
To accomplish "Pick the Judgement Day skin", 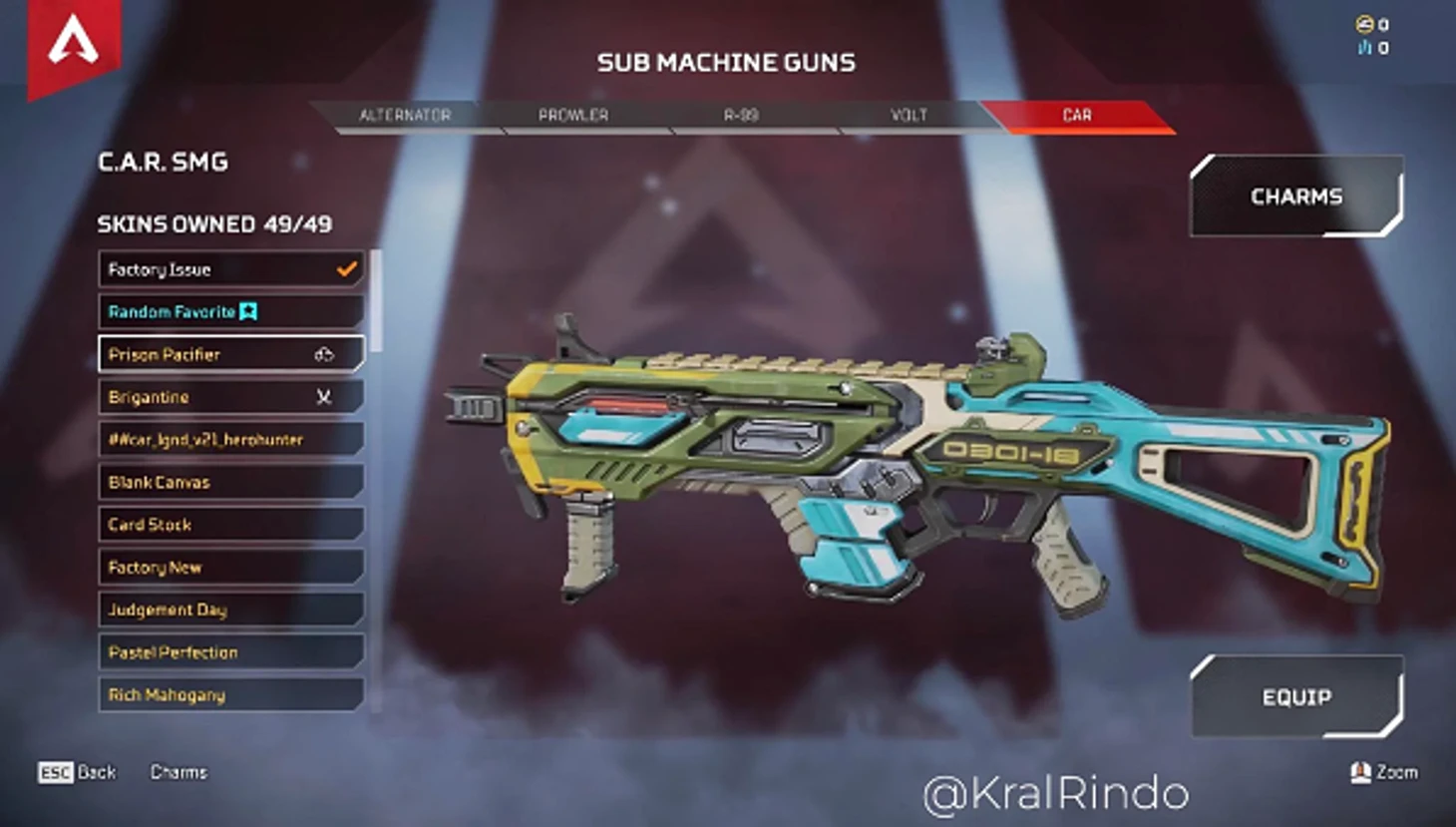I will click(x=230, y=610).
